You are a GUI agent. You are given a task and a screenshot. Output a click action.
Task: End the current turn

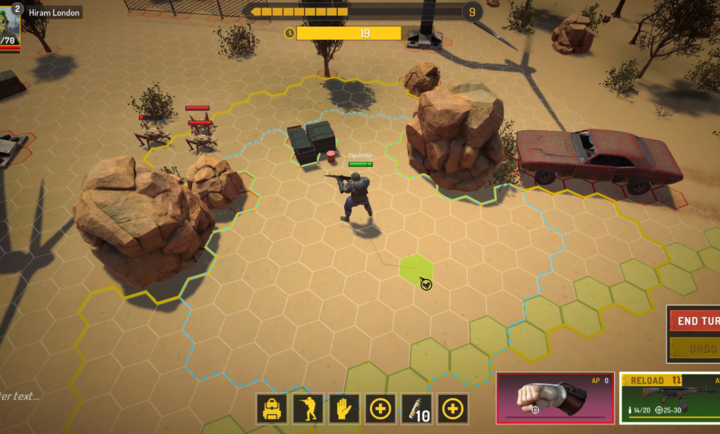[695, 321]
